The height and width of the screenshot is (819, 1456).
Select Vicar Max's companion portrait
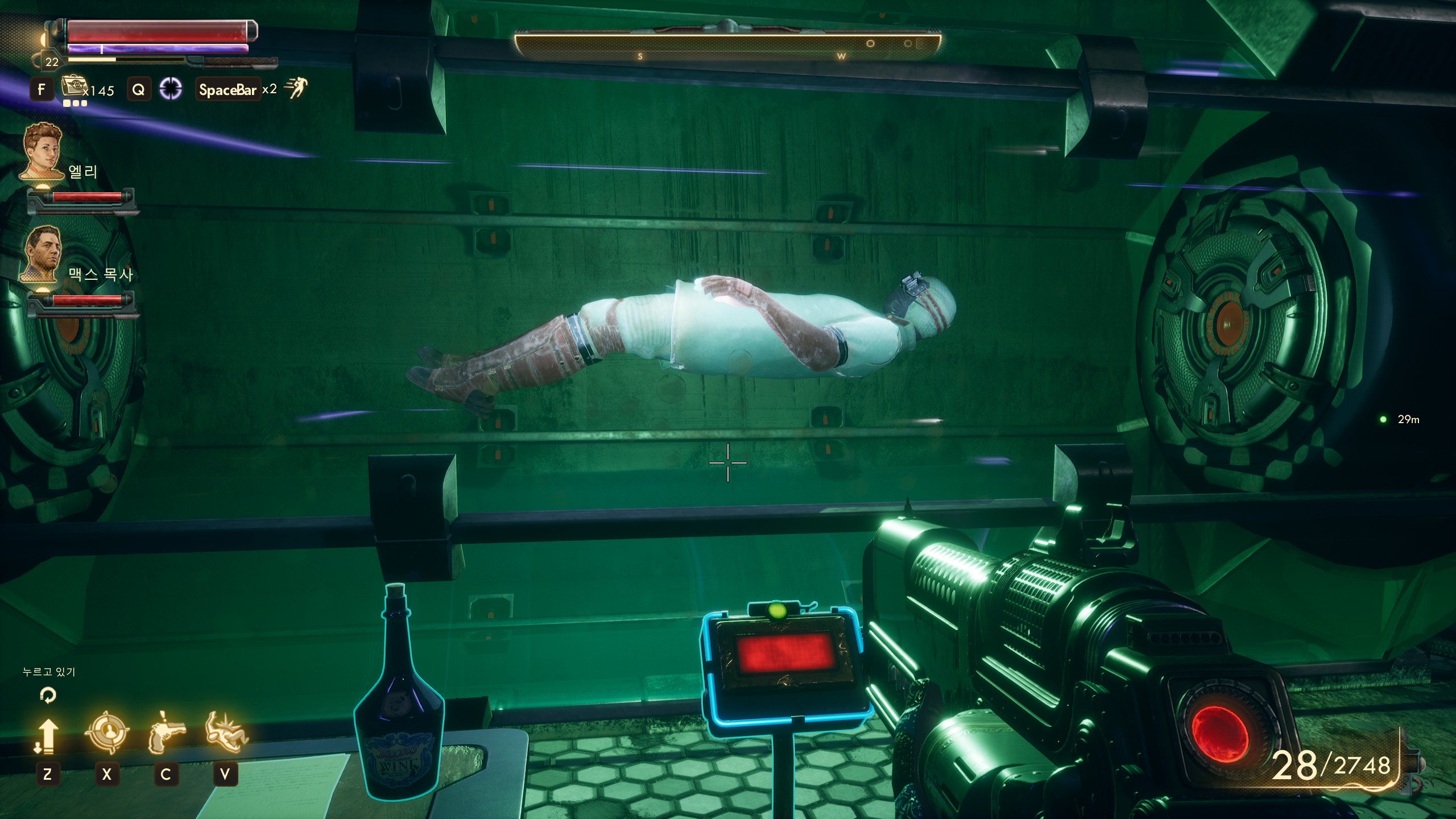43,253
